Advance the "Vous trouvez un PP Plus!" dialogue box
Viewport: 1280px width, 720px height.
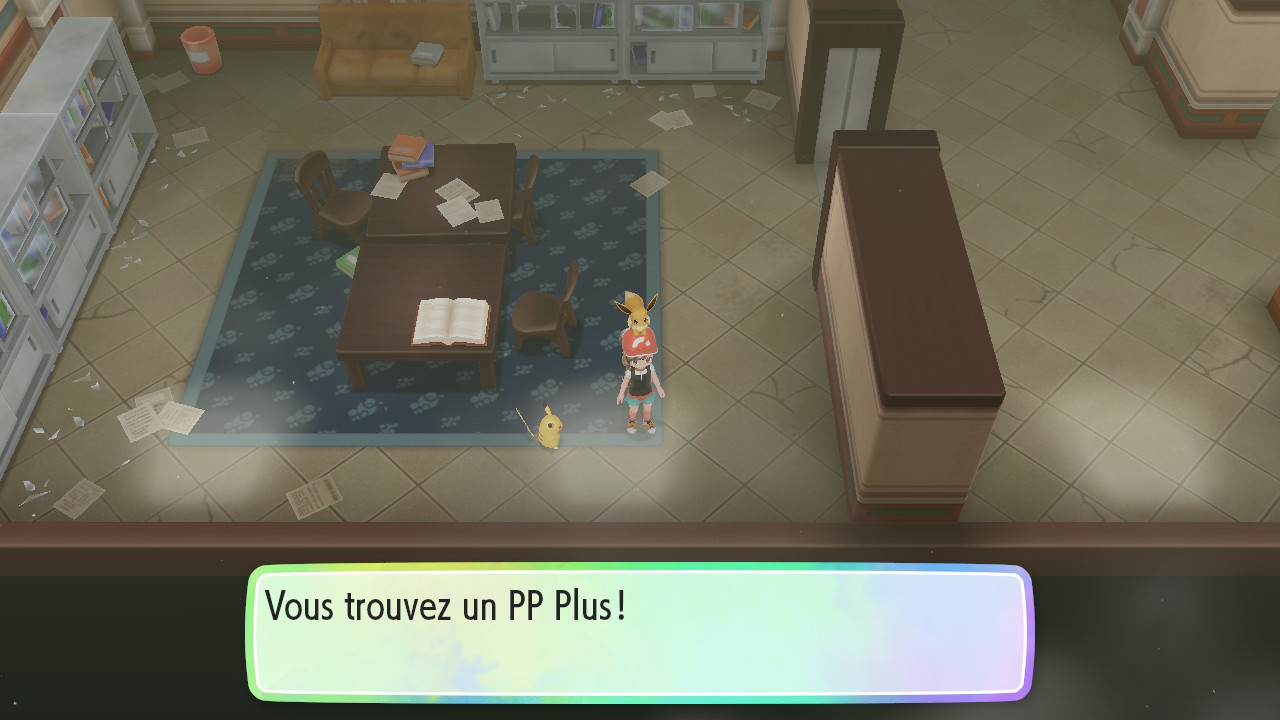pos(640,632)
